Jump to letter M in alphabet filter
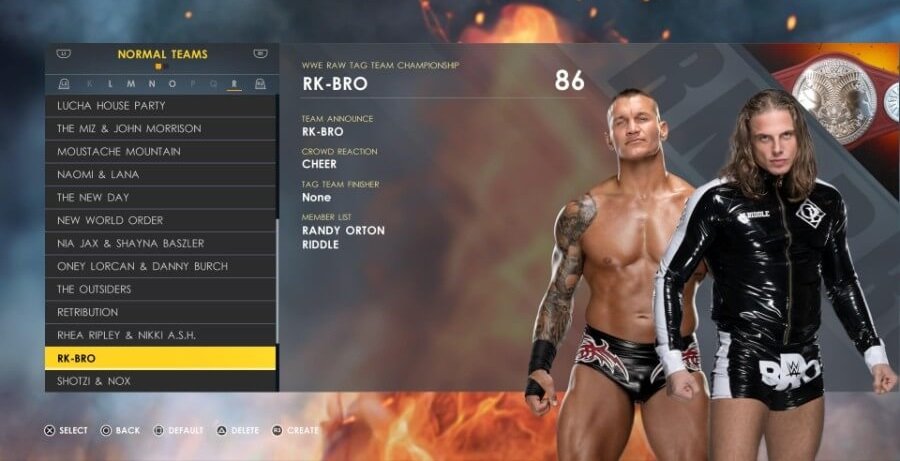Viewport: 900px width, 461px height. tap(130, 84)
